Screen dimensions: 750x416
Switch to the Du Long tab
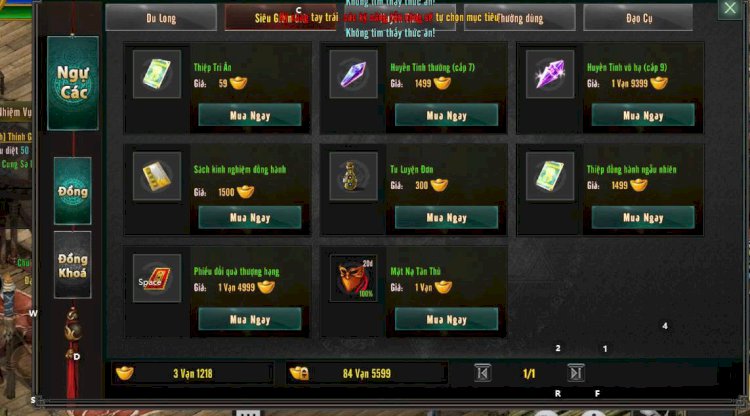click(161, 18)
